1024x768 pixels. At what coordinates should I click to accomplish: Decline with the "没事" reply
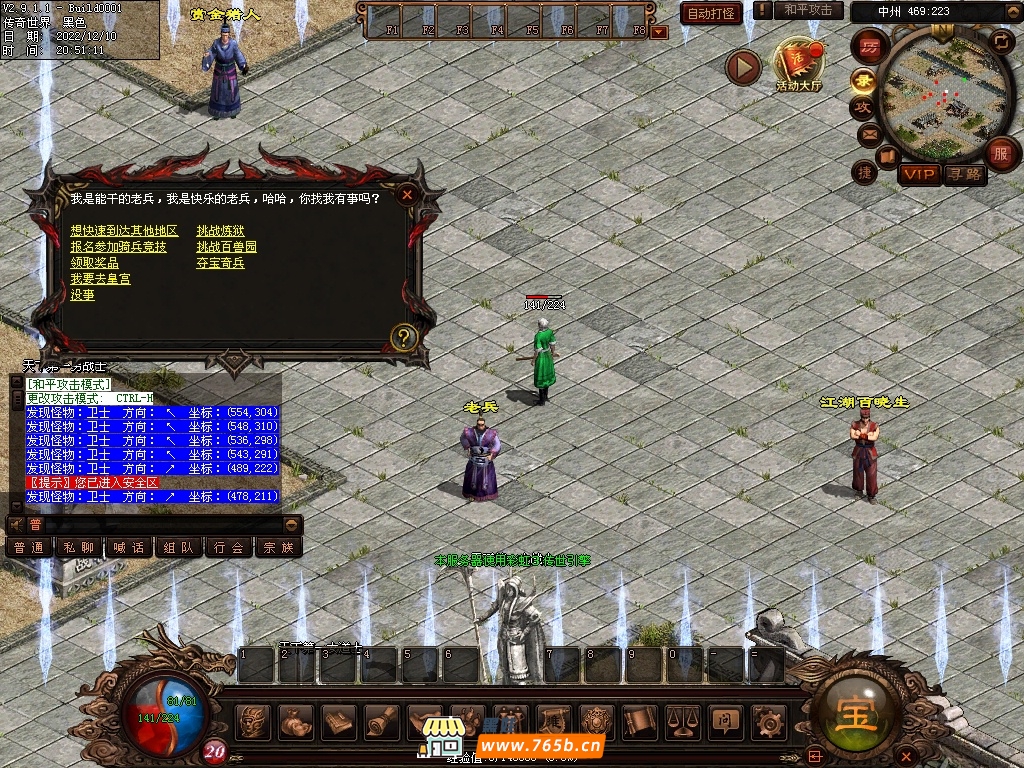point(82,295)
